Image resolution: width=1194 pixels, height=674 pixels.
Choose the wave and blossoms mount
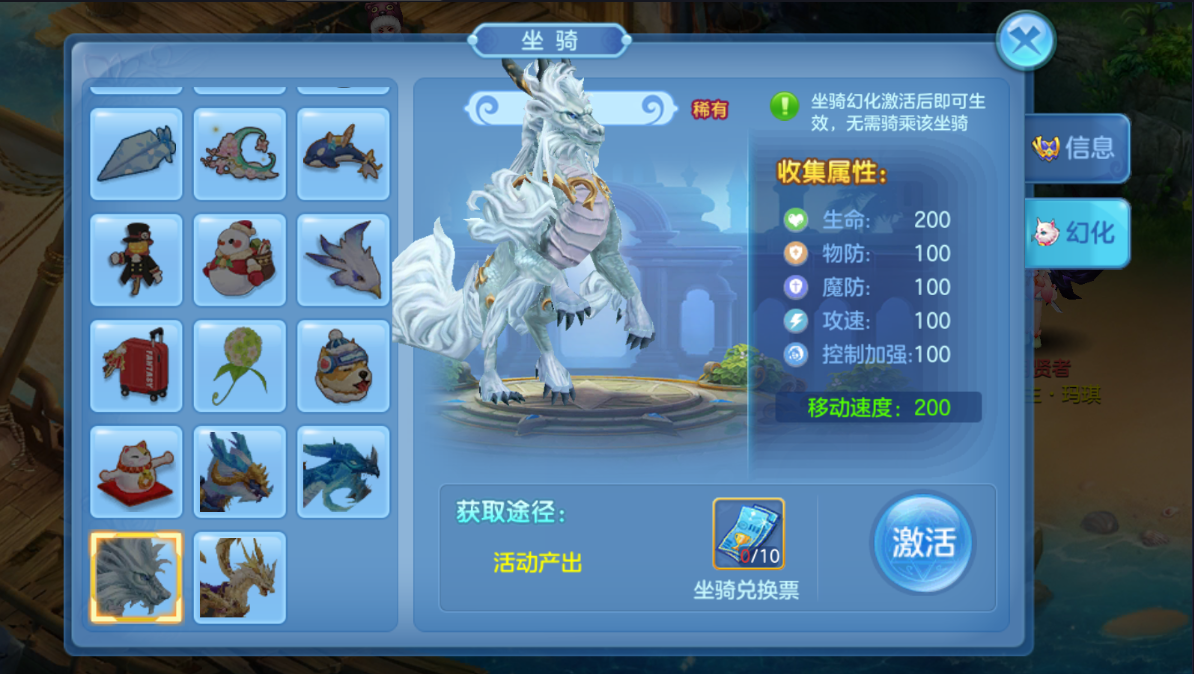[x=240, y=154]
